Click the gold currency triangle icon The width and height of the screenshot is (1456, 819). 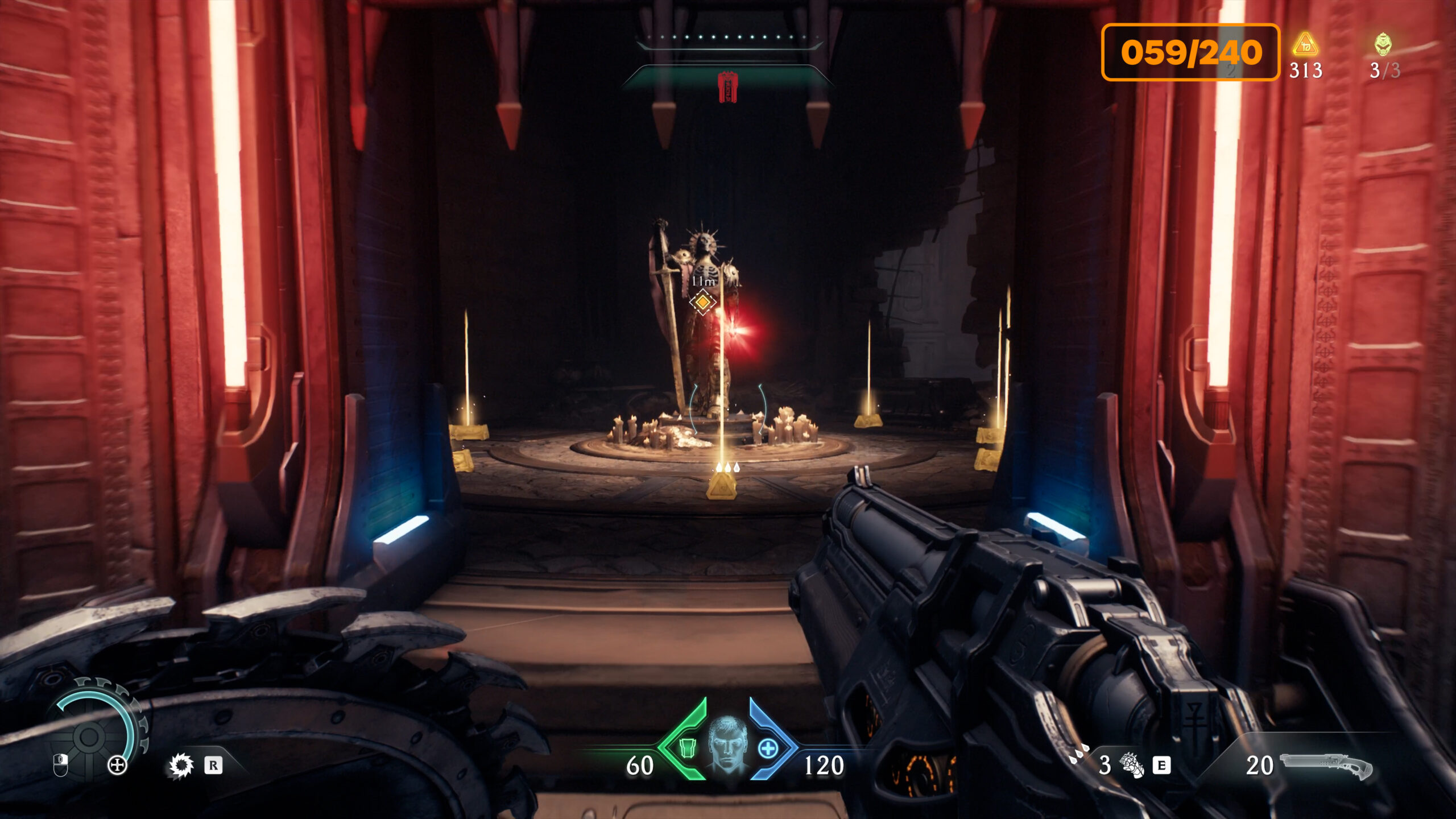tap(1305, 45)
